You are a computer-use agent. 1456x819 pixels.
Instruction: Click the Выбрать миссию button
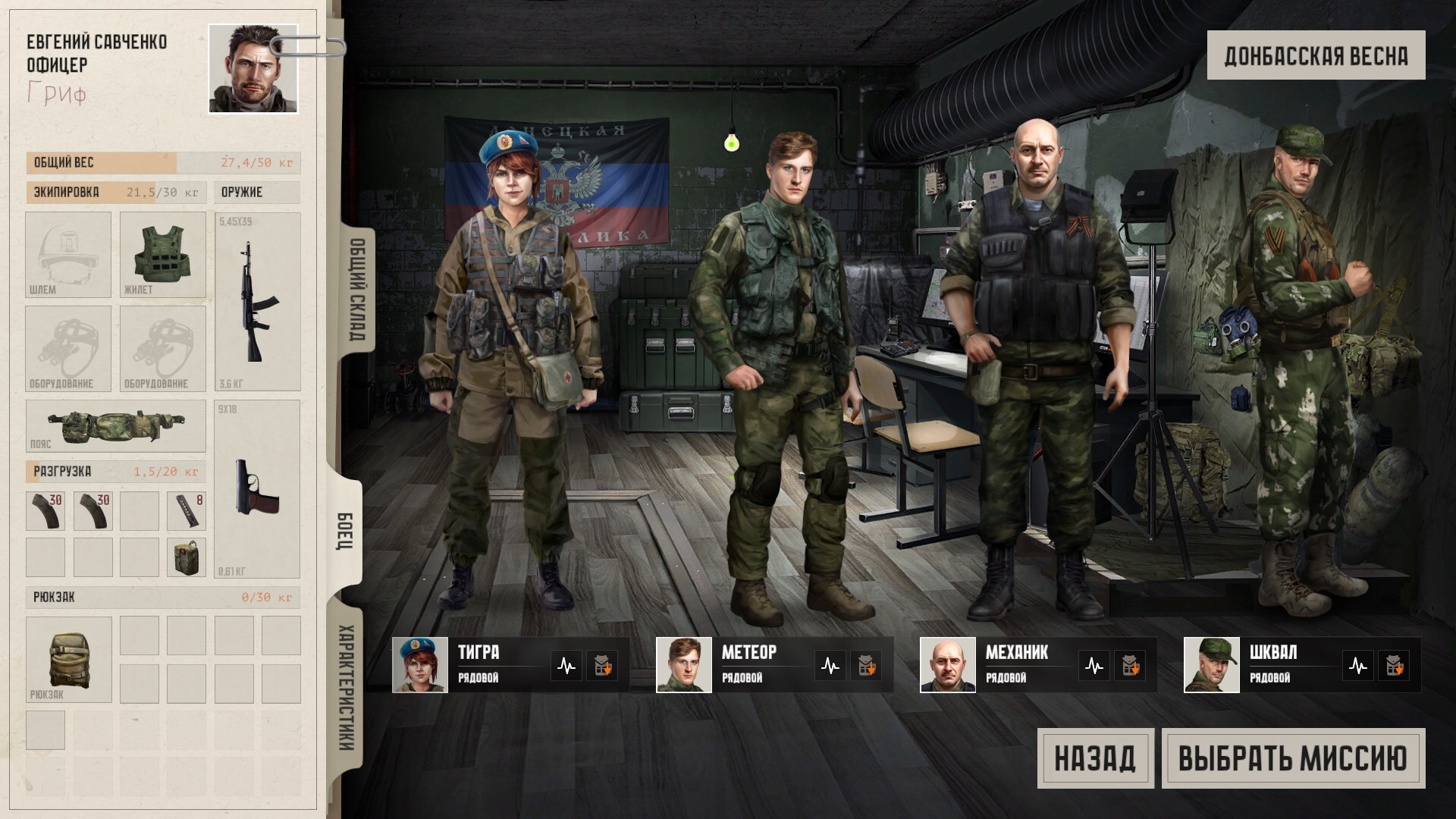tap(1292, 758)
